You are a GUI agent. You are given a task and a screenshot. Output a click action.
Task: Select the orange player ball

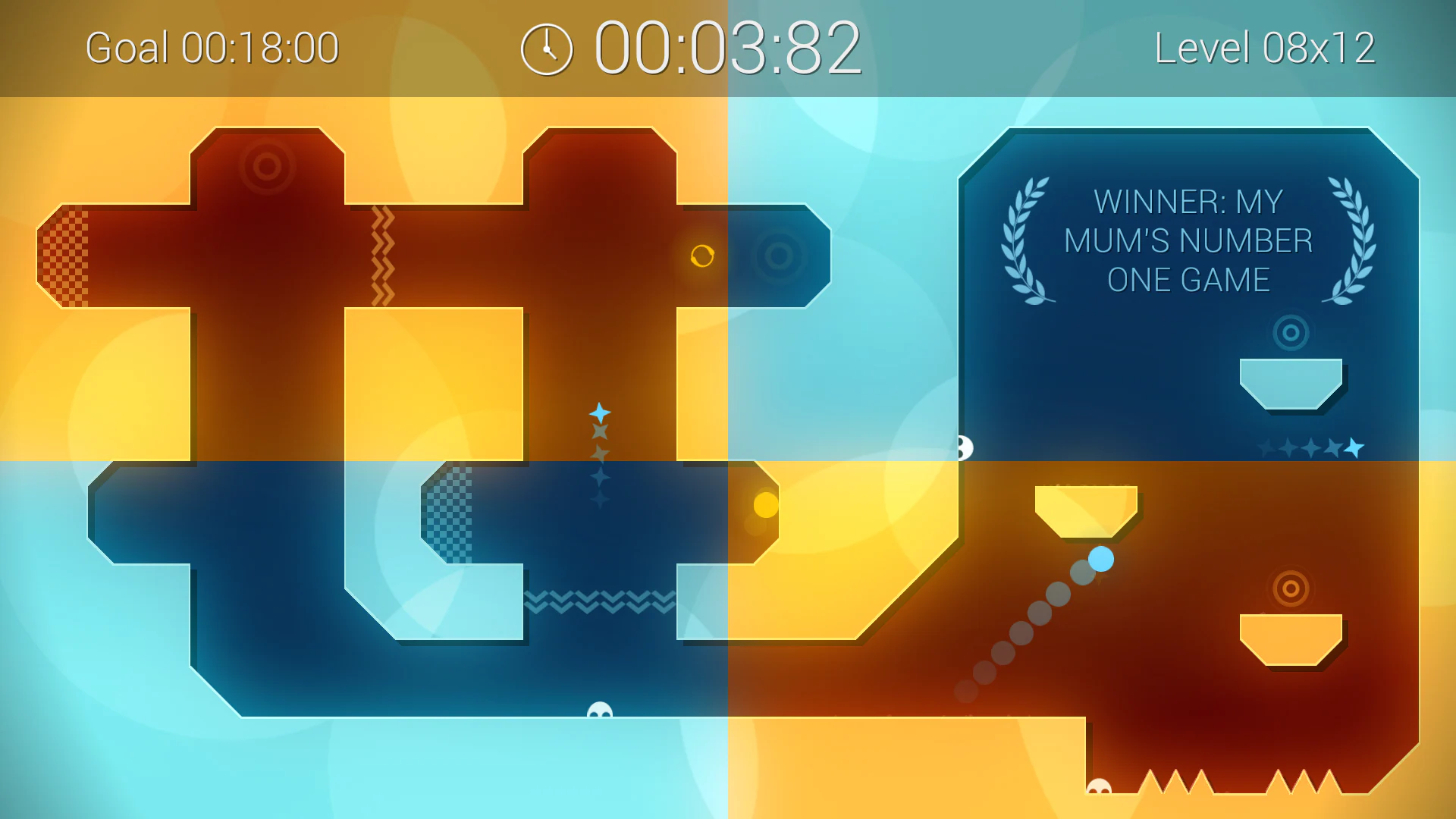click(704, 256)
